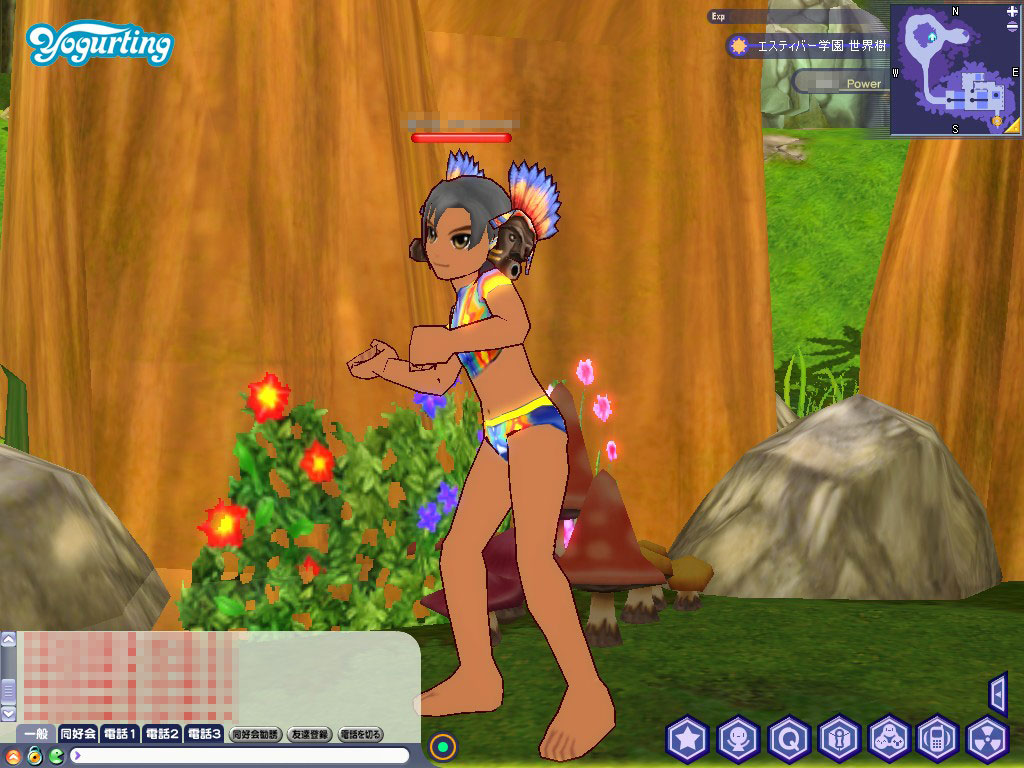Image resolution: width=1024 pixels, height=768 pixels.
Task: Choose the 電話3 chat tab
Action: (x=204, y=734)
